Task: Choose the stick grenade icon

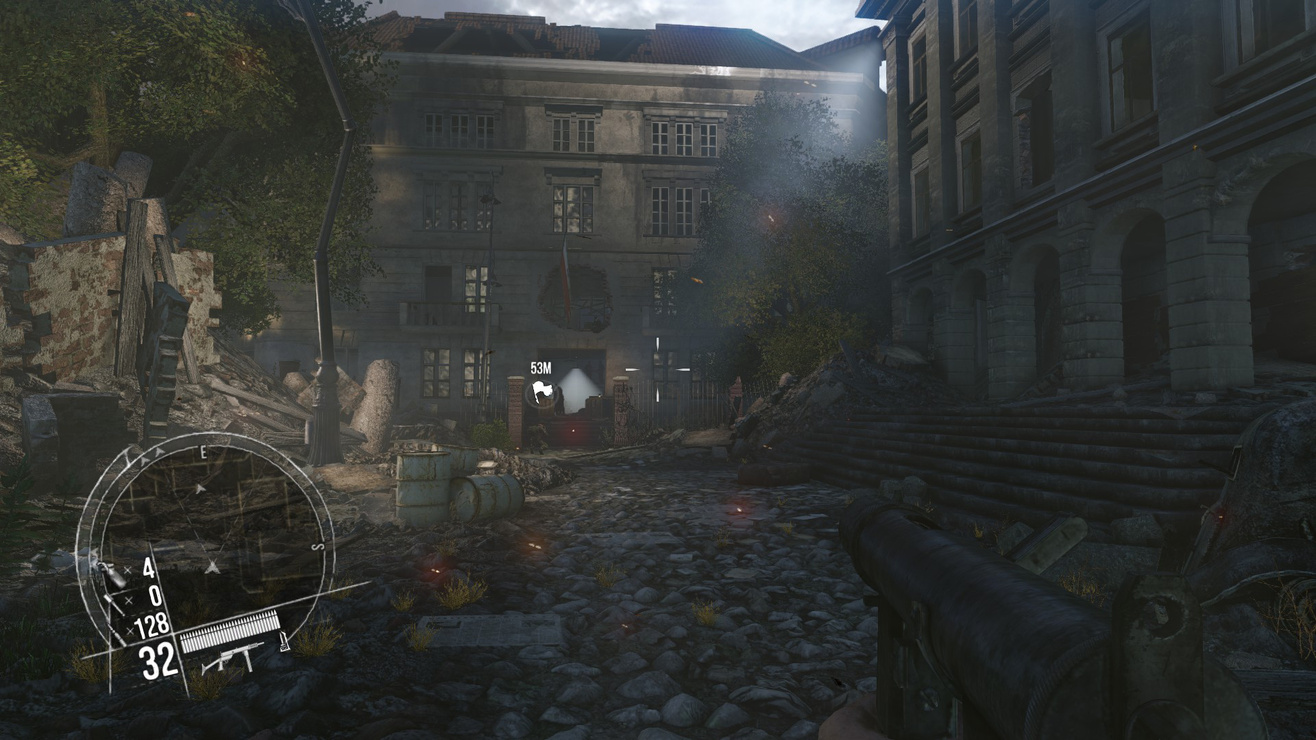Action: [113, 604]
